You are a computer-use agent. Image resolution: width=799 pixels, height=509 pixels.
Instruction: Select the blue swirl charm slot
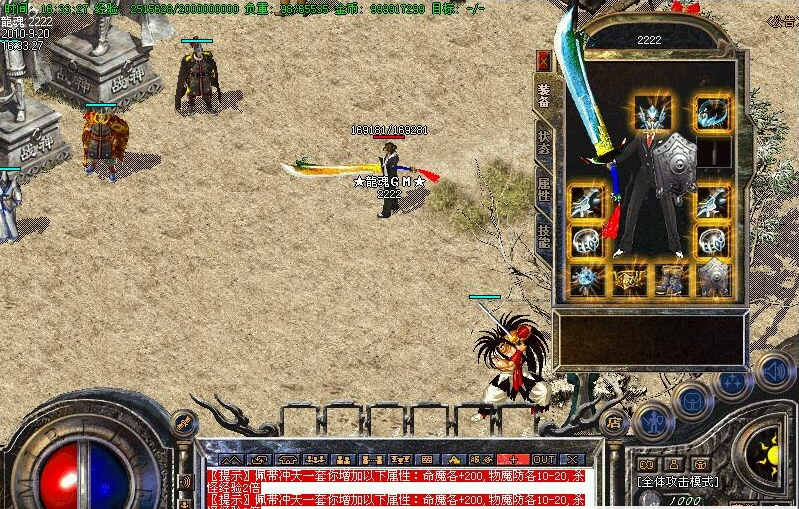tap(712, 113)
